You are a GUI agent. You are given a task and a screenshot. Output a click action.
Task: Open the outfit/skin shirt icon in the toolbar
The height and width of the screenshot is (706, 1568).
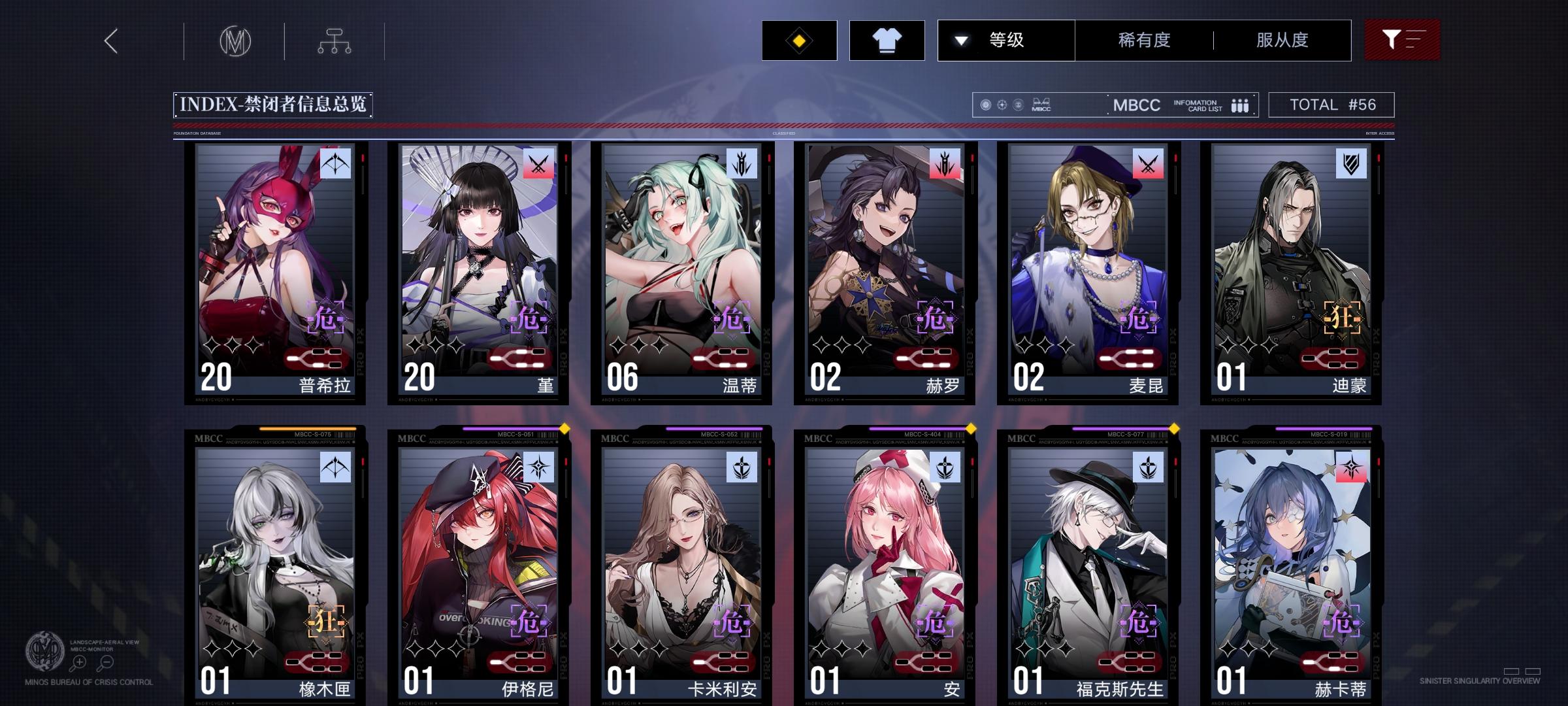[x=887, y=40]
